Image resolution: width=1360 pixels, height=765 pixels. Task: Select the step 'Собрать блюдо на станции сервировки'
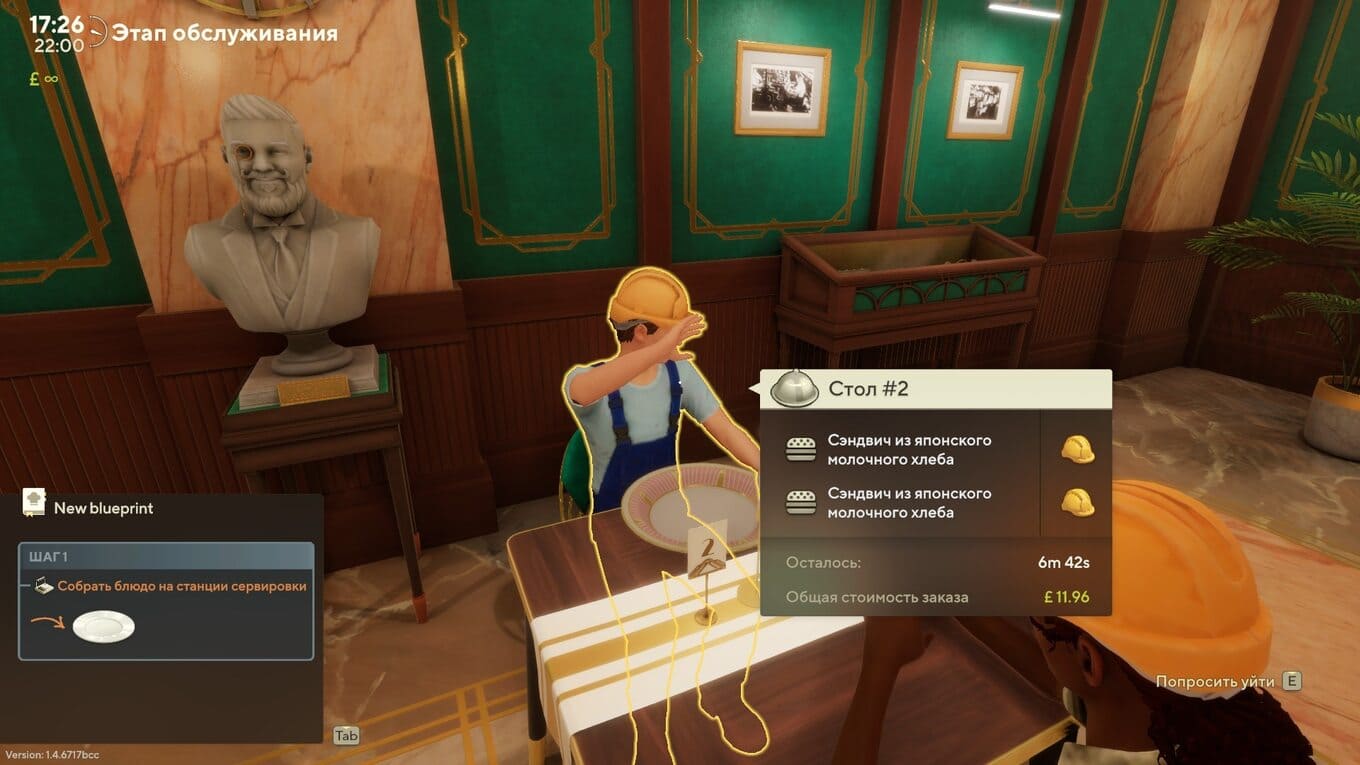click(181, 586)
